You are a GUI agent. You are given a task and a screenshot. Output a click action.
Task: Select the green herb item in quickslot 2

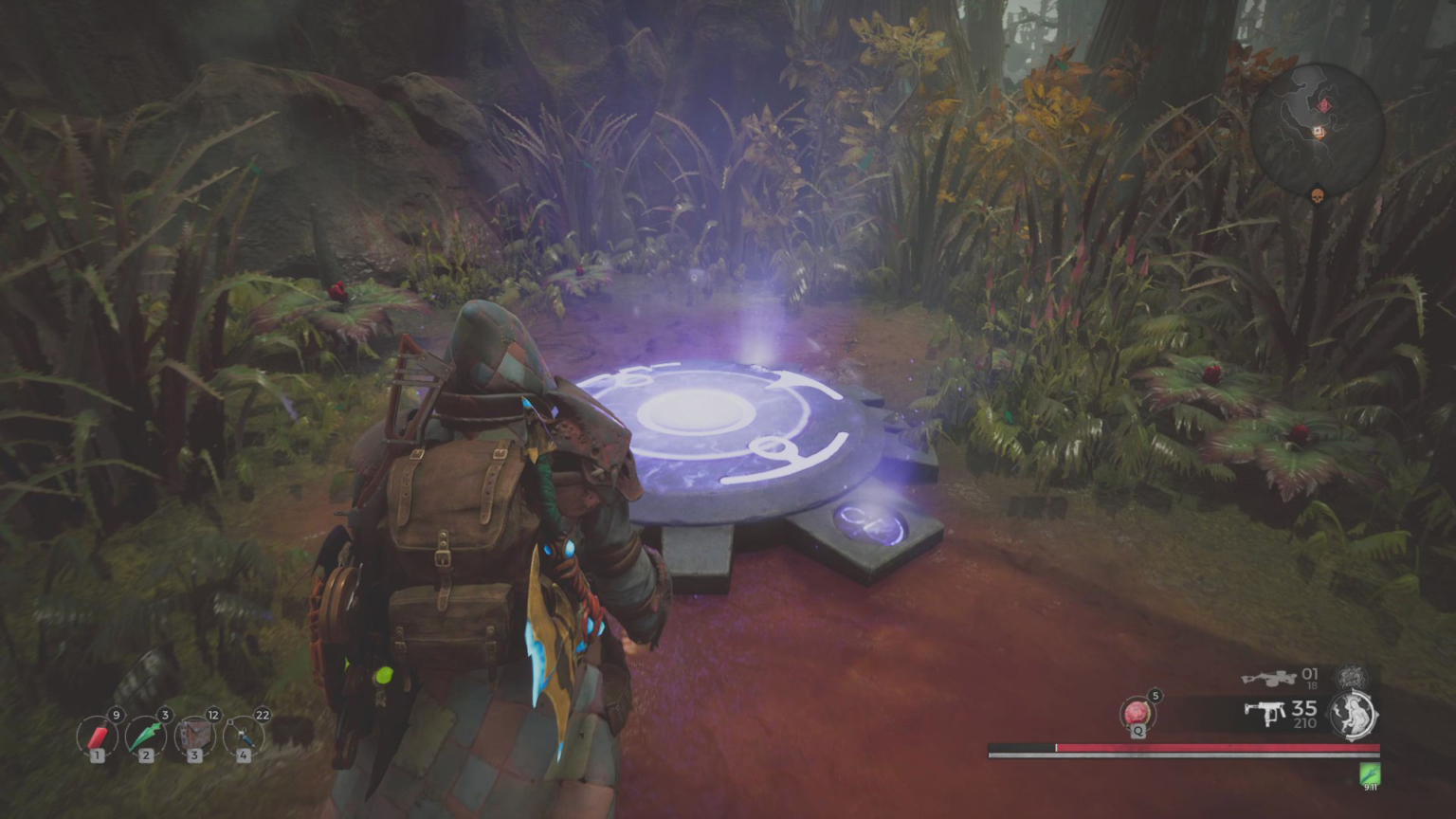145,735
